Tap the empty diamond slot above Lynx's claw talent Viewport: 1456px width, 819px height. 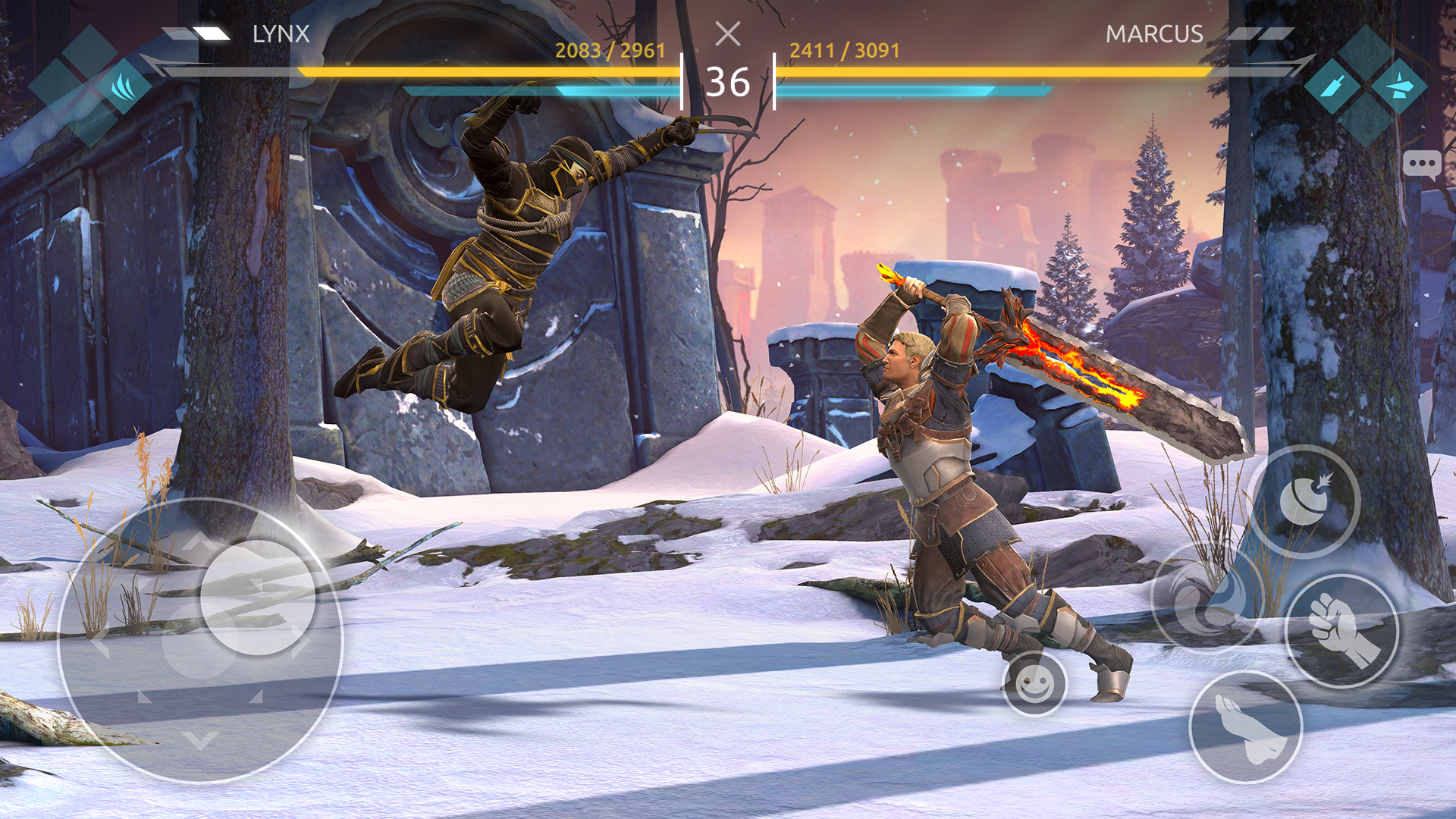pyautogui.click(x=90, y=53)
